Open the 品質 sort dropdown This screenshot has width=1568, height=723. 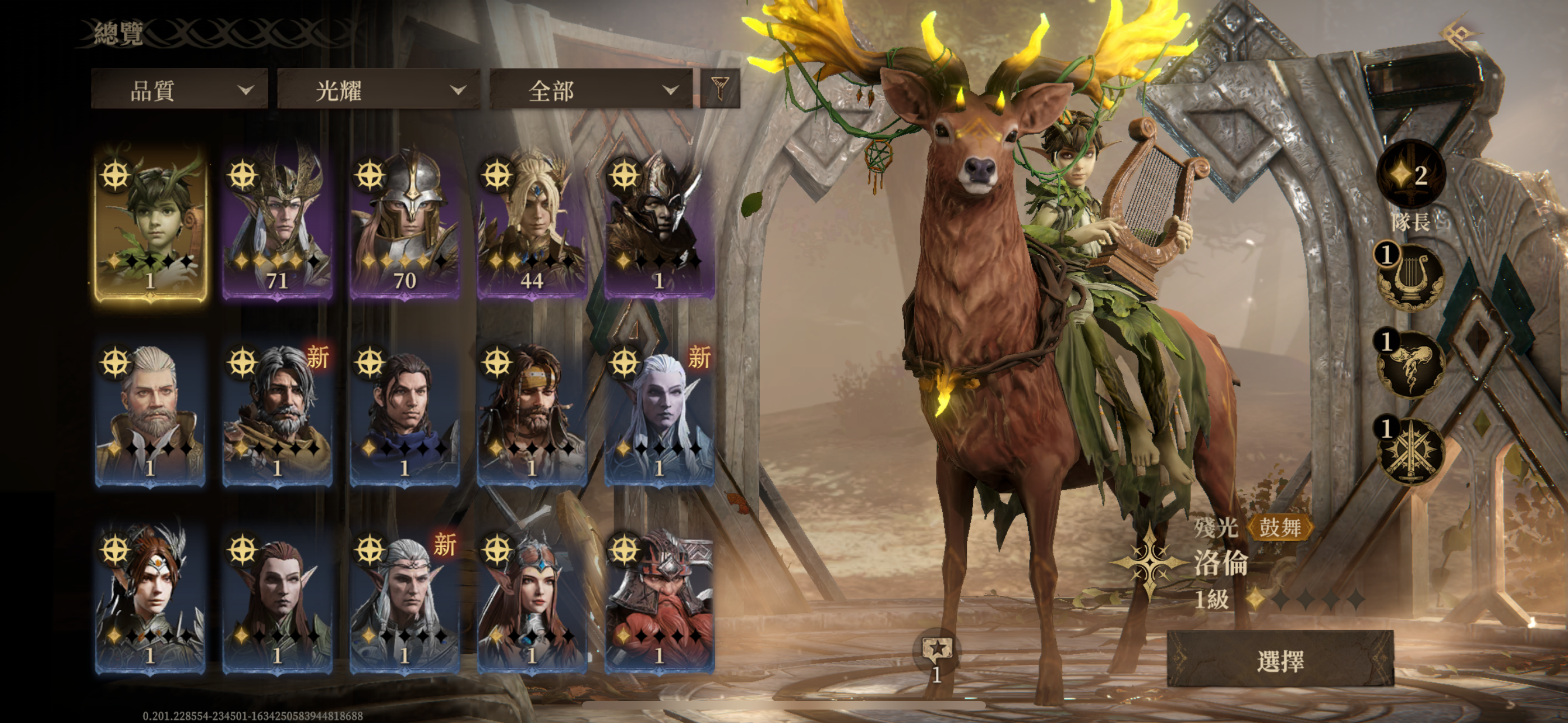click(x=179, y=90)
